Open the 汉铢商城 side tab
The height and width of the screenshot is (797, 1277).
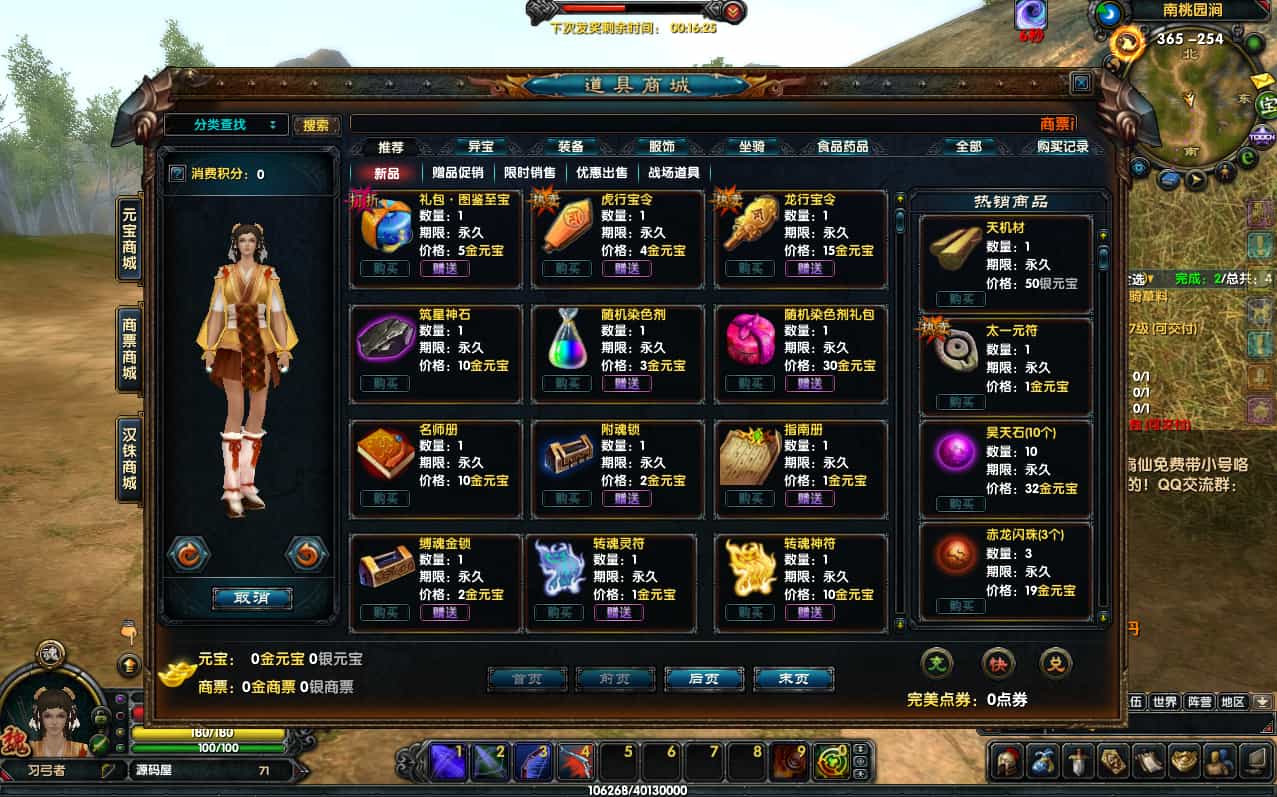point(129,459)
